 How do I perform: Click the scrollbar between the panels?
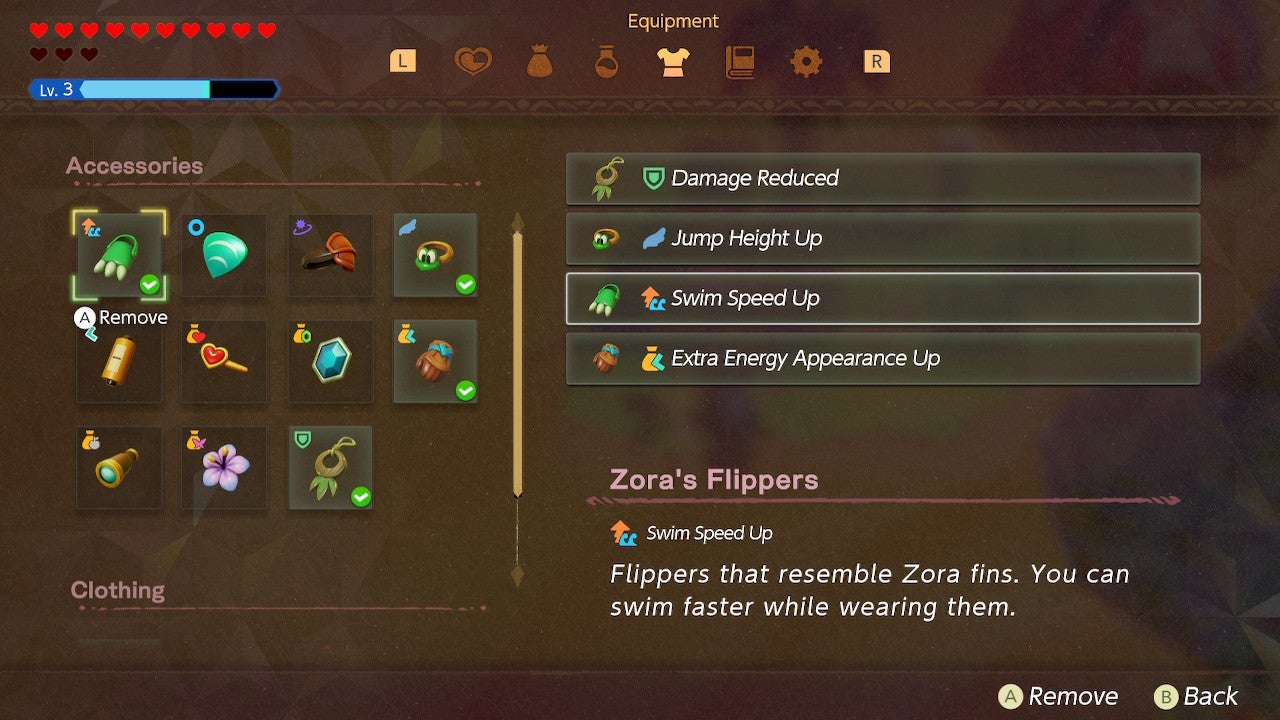(514, 360)
